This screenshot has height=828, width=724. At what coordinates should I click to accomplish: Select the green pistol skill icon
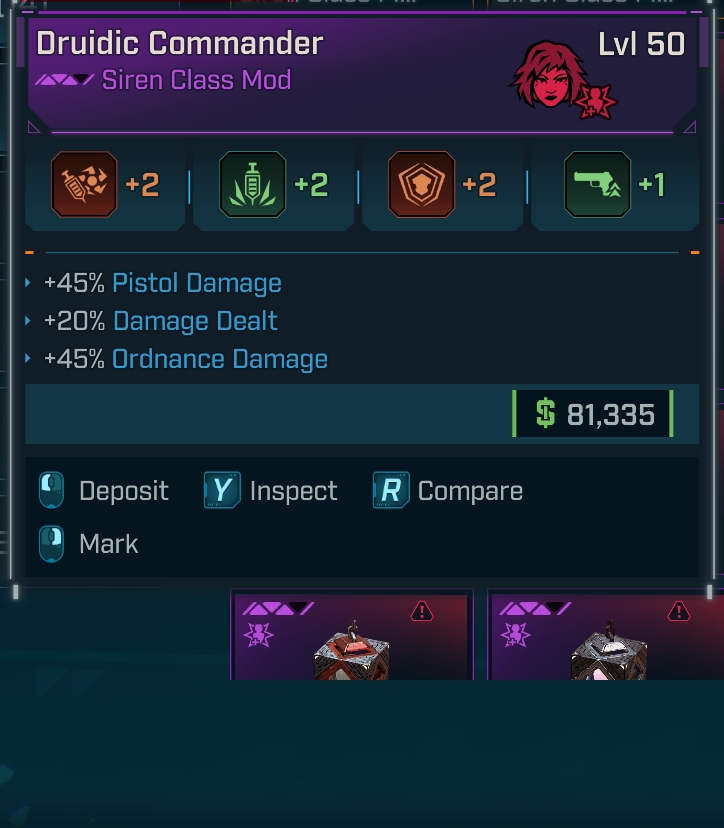(x=597, y=185)
